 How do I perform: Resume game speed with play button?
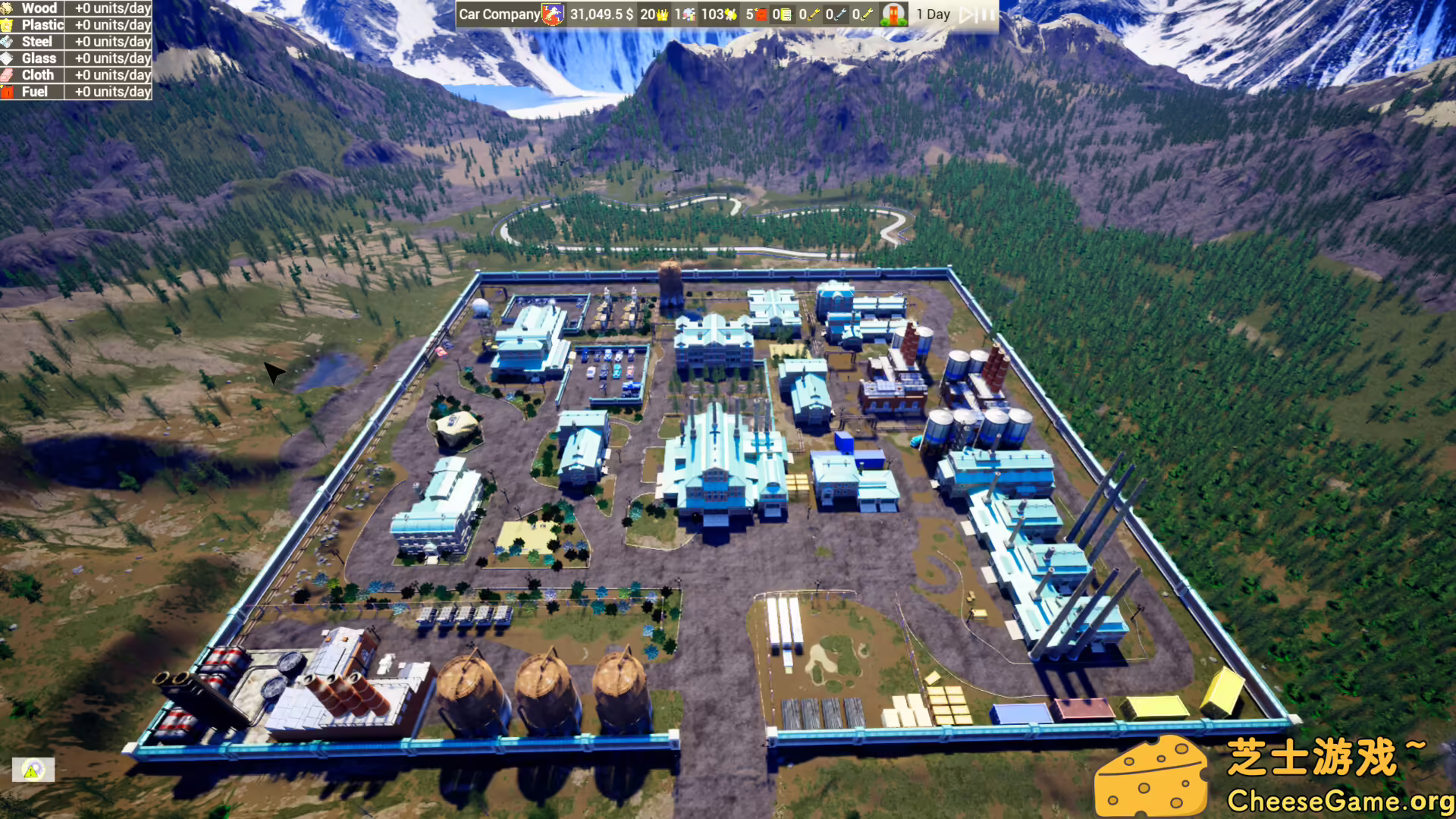[968, 14]
